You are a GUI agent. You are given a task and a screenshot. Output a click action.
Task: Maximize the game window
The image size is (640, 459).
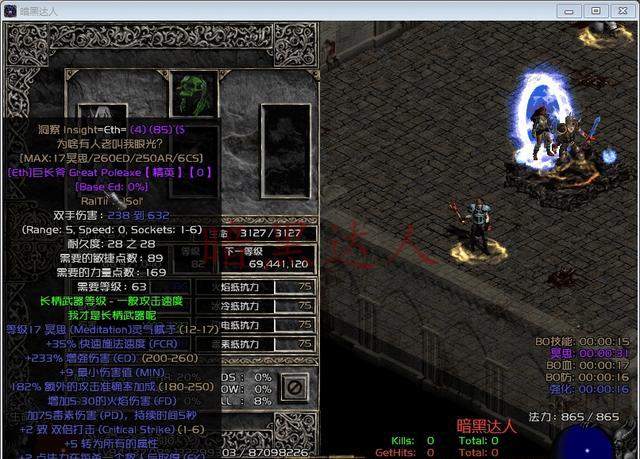click(595, 10)
